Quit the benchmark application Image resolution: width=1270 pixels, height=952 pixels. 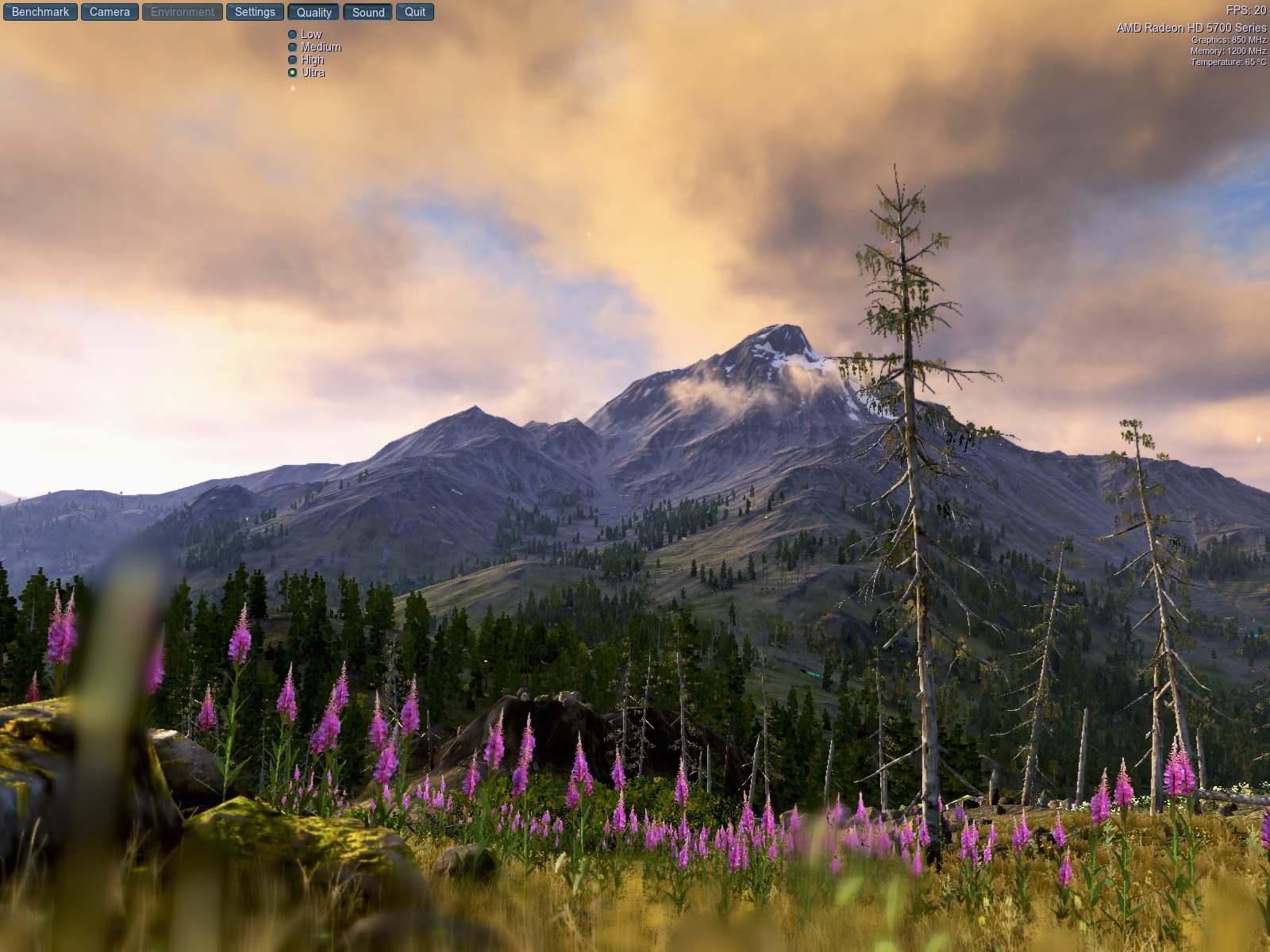point(415,12)
